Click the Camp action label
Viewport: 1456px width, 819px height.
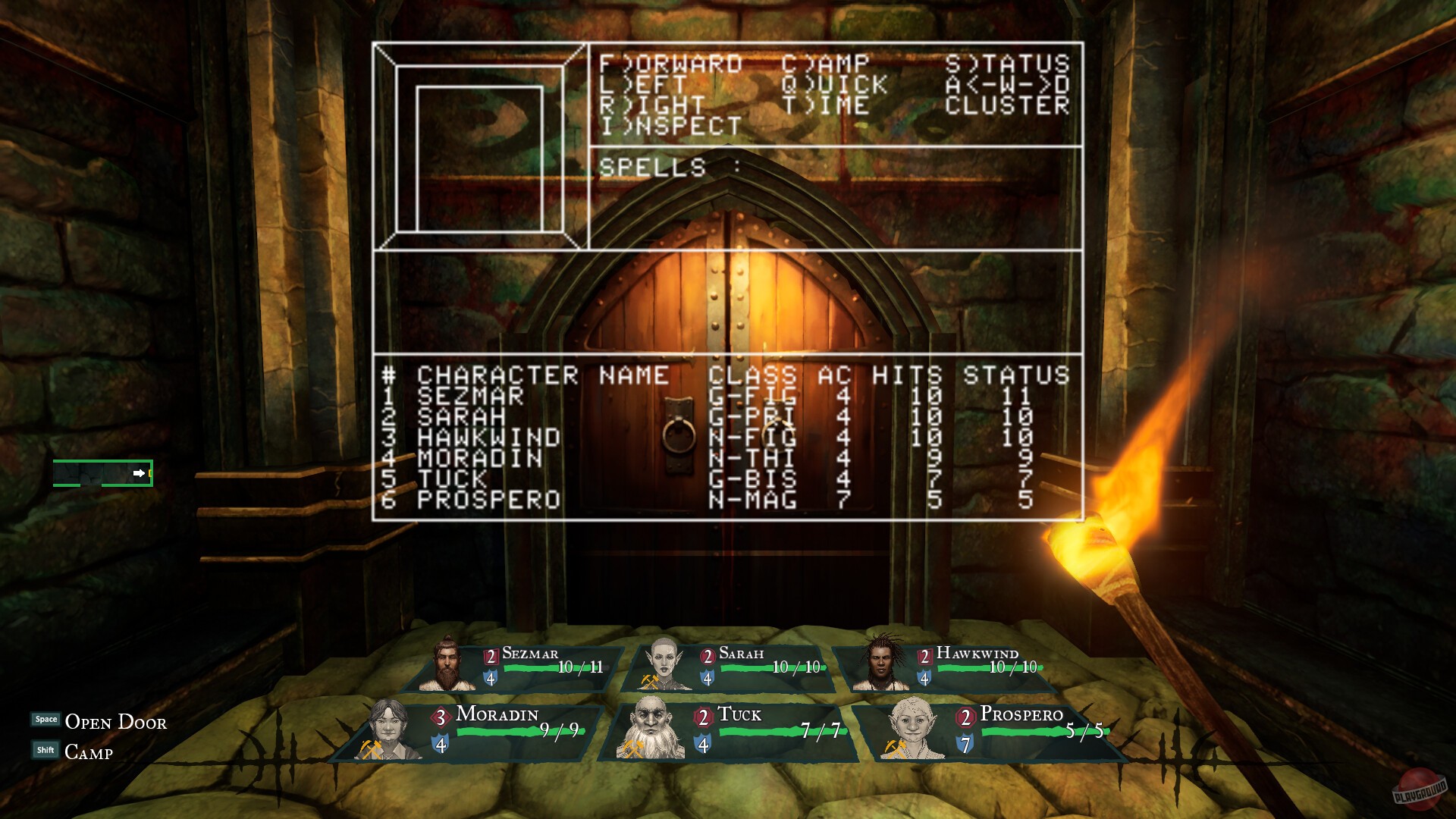click(89, 752)
